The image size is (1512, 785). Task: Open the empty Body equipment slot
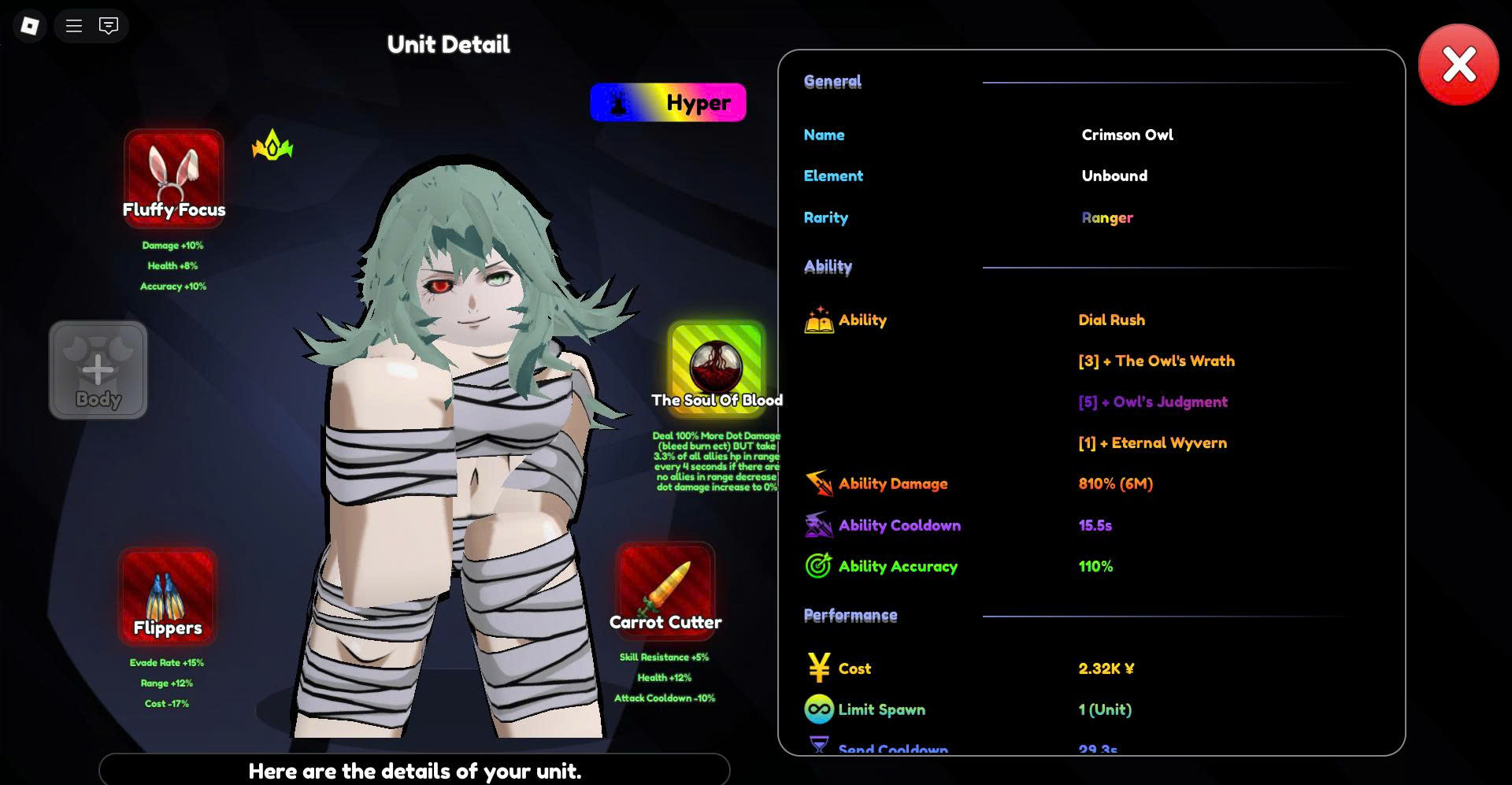(98, 369)
